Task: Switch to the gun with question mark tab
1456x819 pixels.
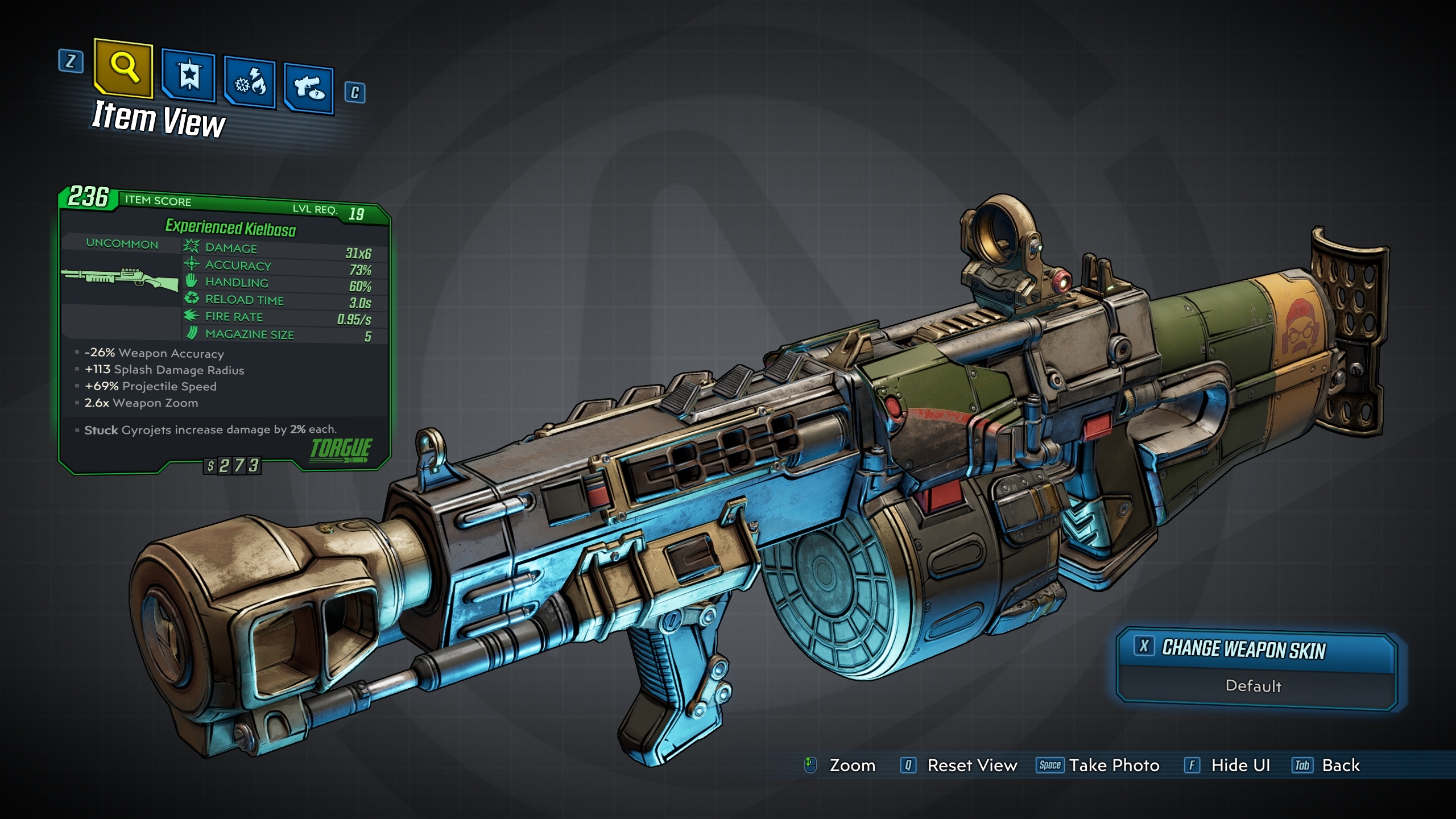Action: [309, 89]
